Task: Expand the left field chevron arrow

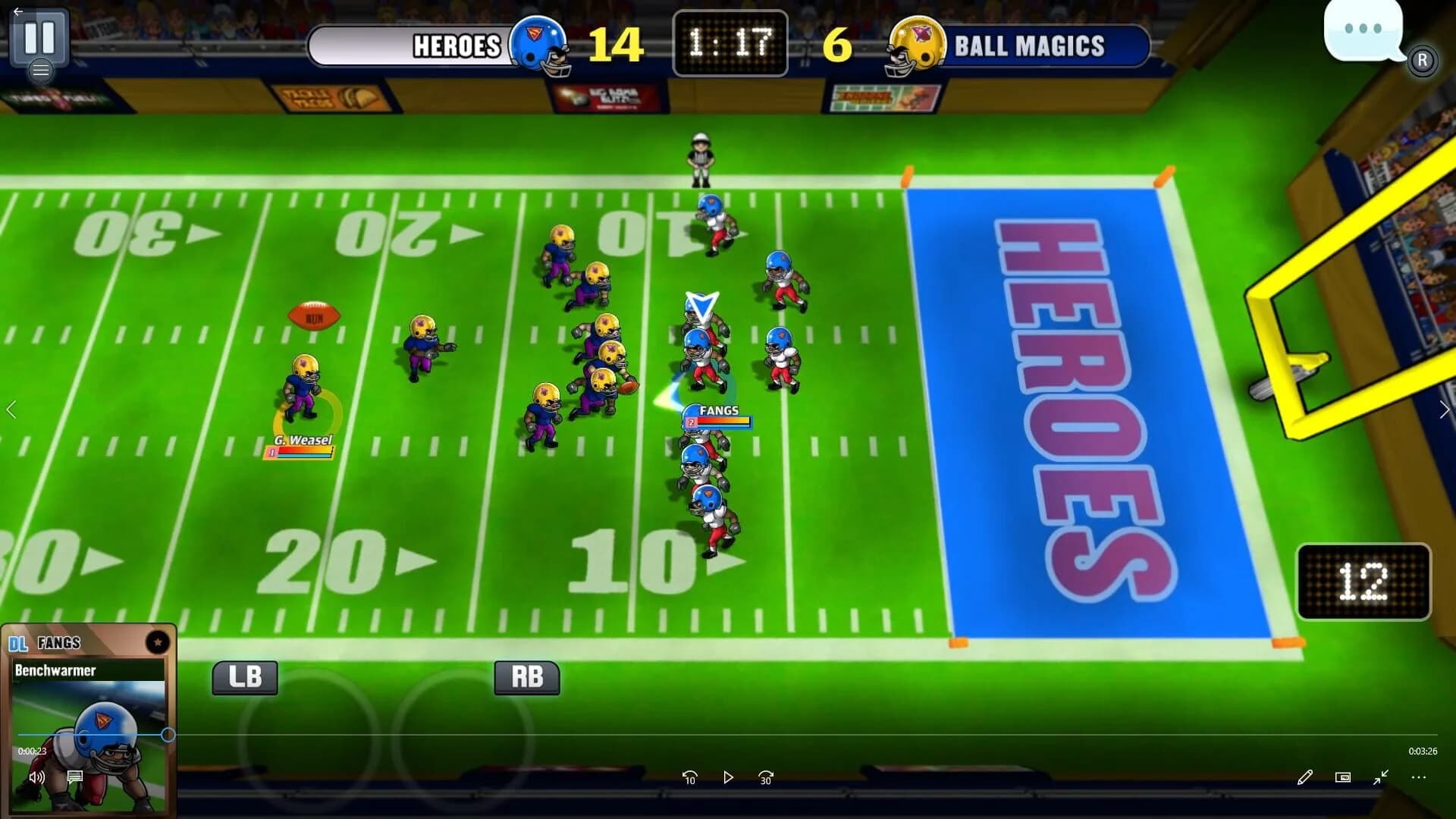Action: tap(11, 409)
